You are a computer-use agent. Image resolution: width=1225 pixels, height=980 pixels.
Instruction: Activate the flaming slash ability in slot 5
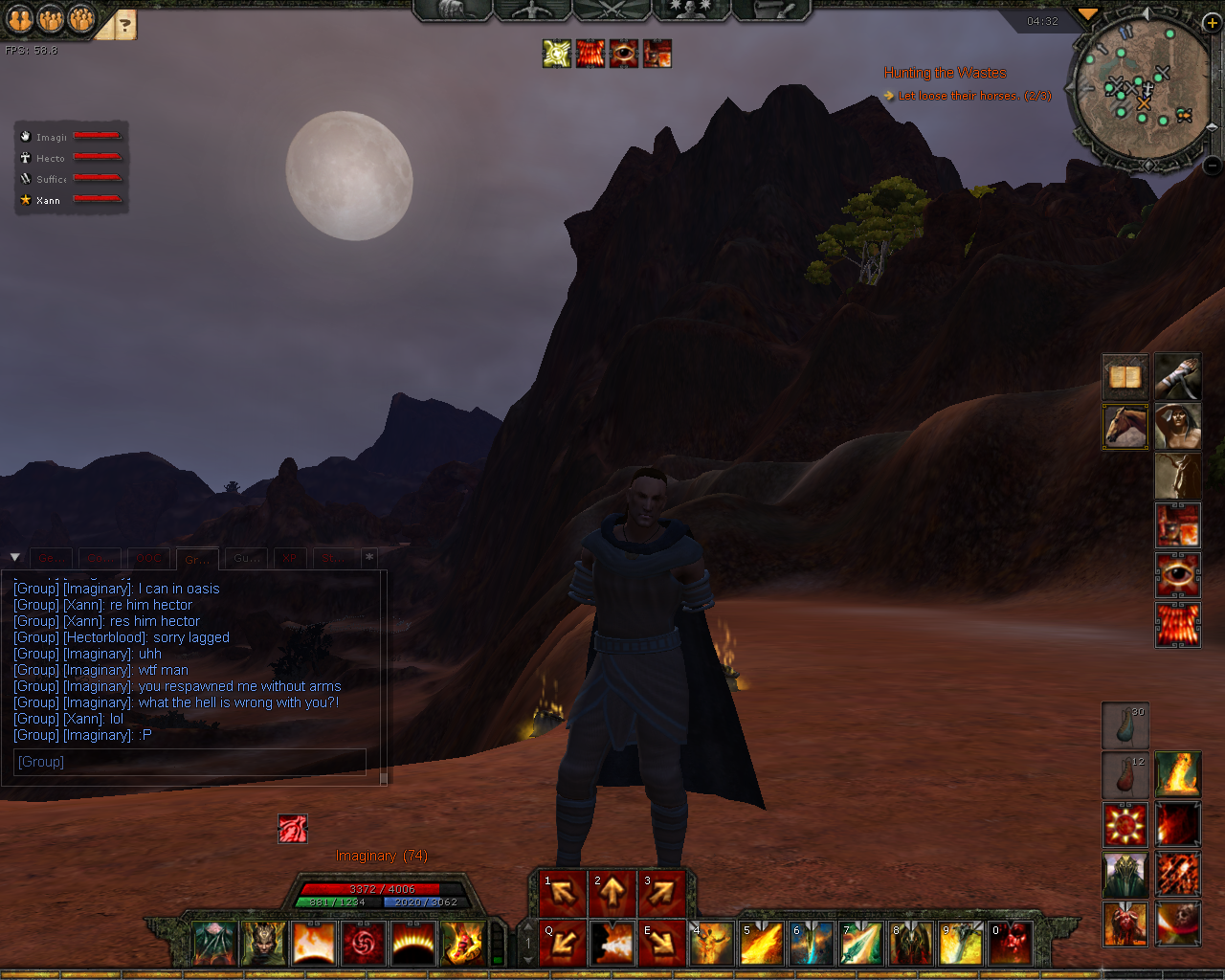coord(762,944)
